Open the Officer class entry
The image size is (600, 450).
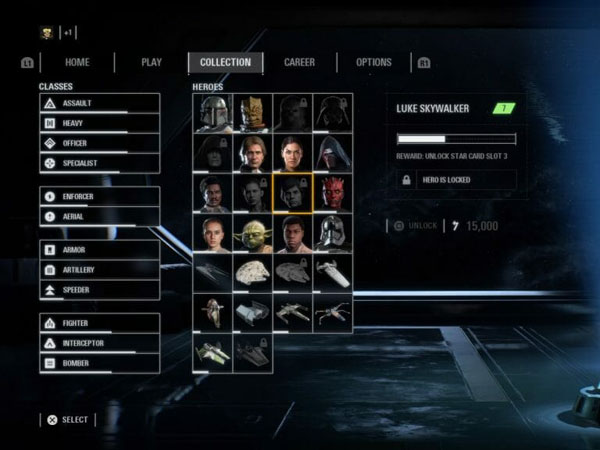tap(99, 143)
